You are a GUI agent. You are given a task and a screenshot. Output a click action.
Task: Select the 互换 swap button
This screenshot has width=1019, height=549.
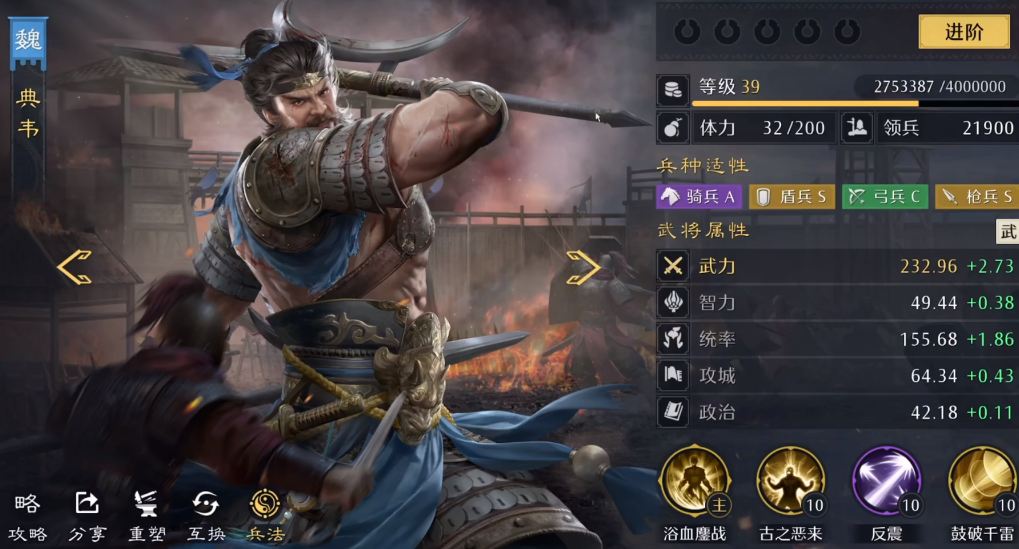(x=206, y=517)
